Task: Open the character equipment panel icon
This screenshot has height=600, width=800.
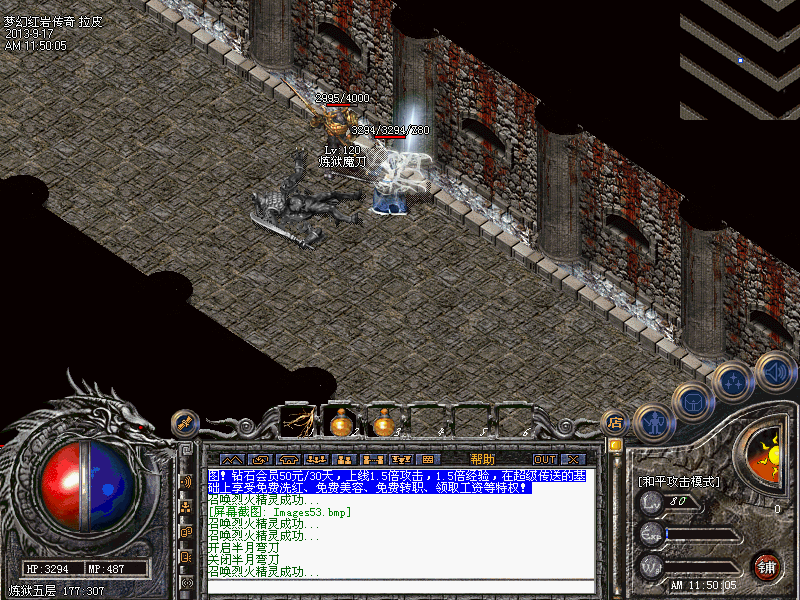Action: tap(653, 423)
